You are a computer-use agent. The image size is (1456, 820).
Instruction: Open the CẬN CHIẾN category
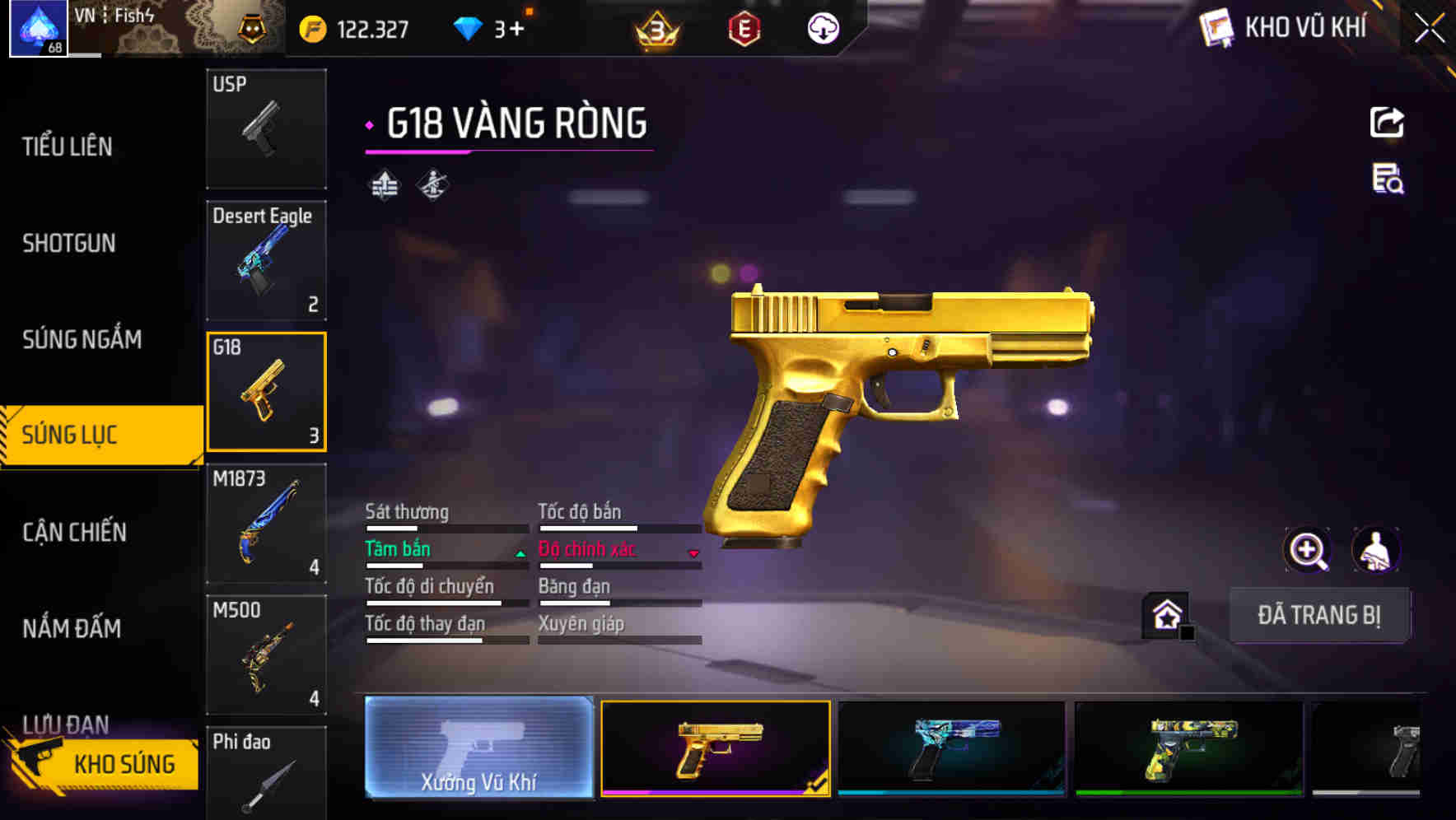coord(72,533)
